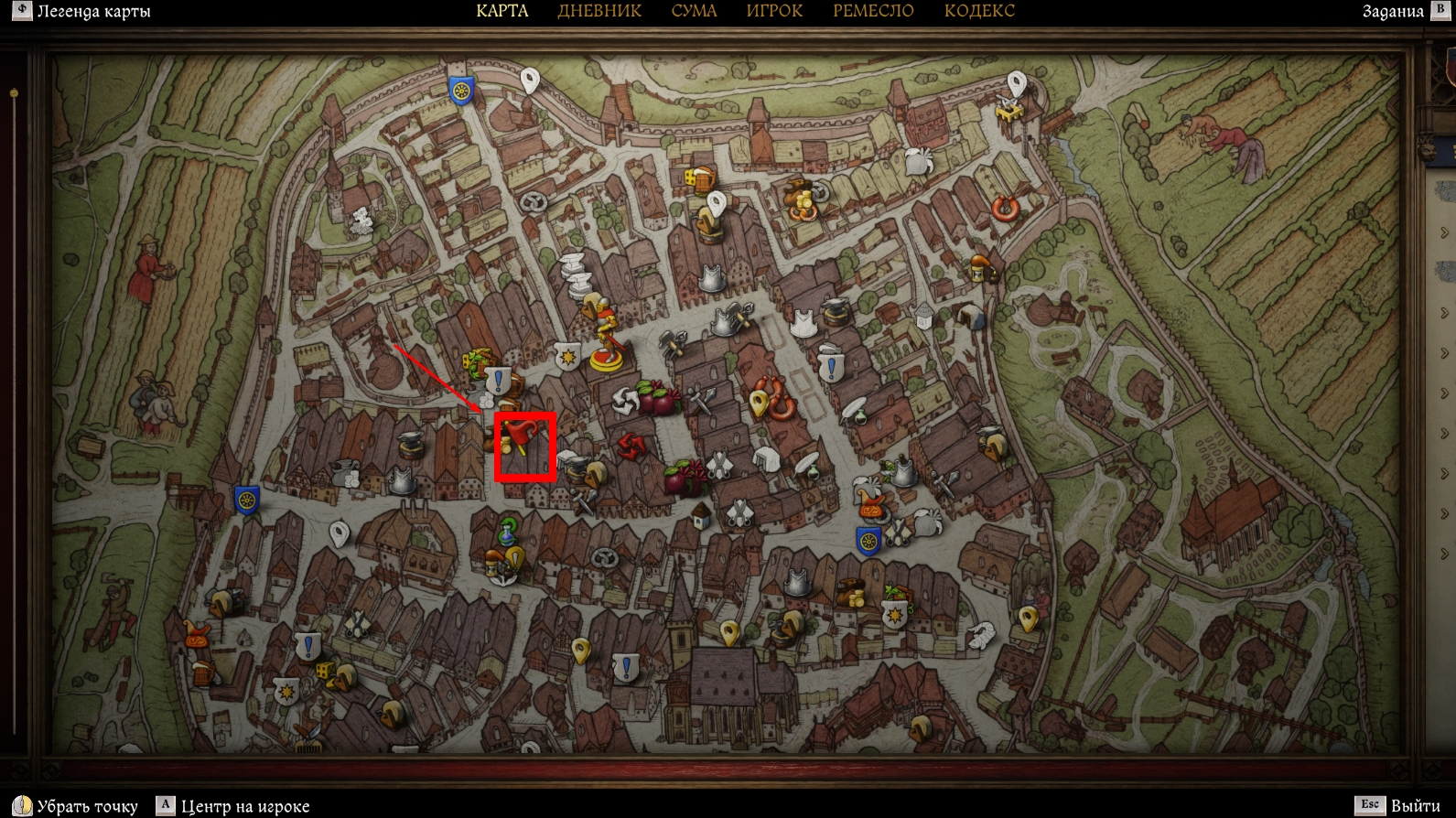
Task: Open the Сума inventory tab
Action: tap(694, 11)
